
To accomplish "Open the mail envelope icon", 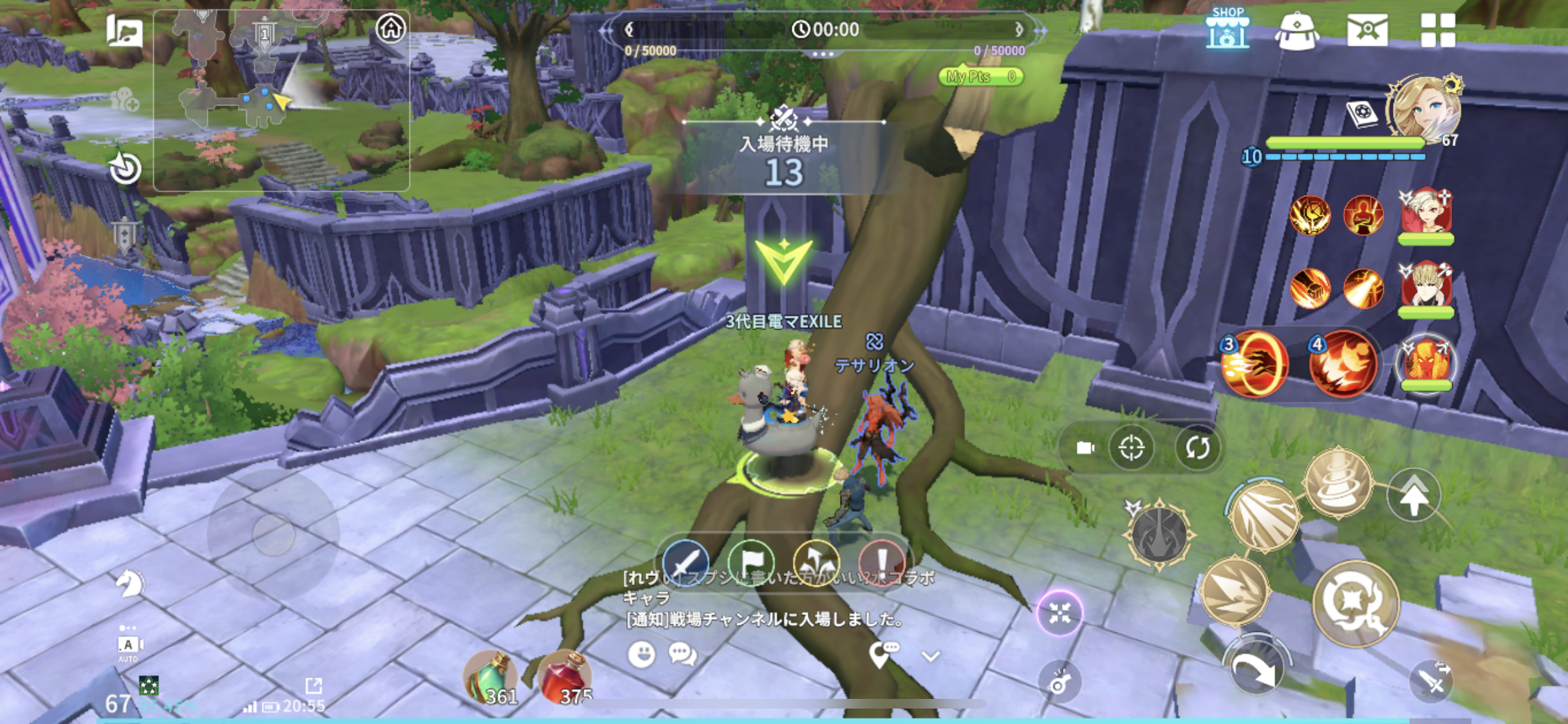I will (x=1367, y=30).
